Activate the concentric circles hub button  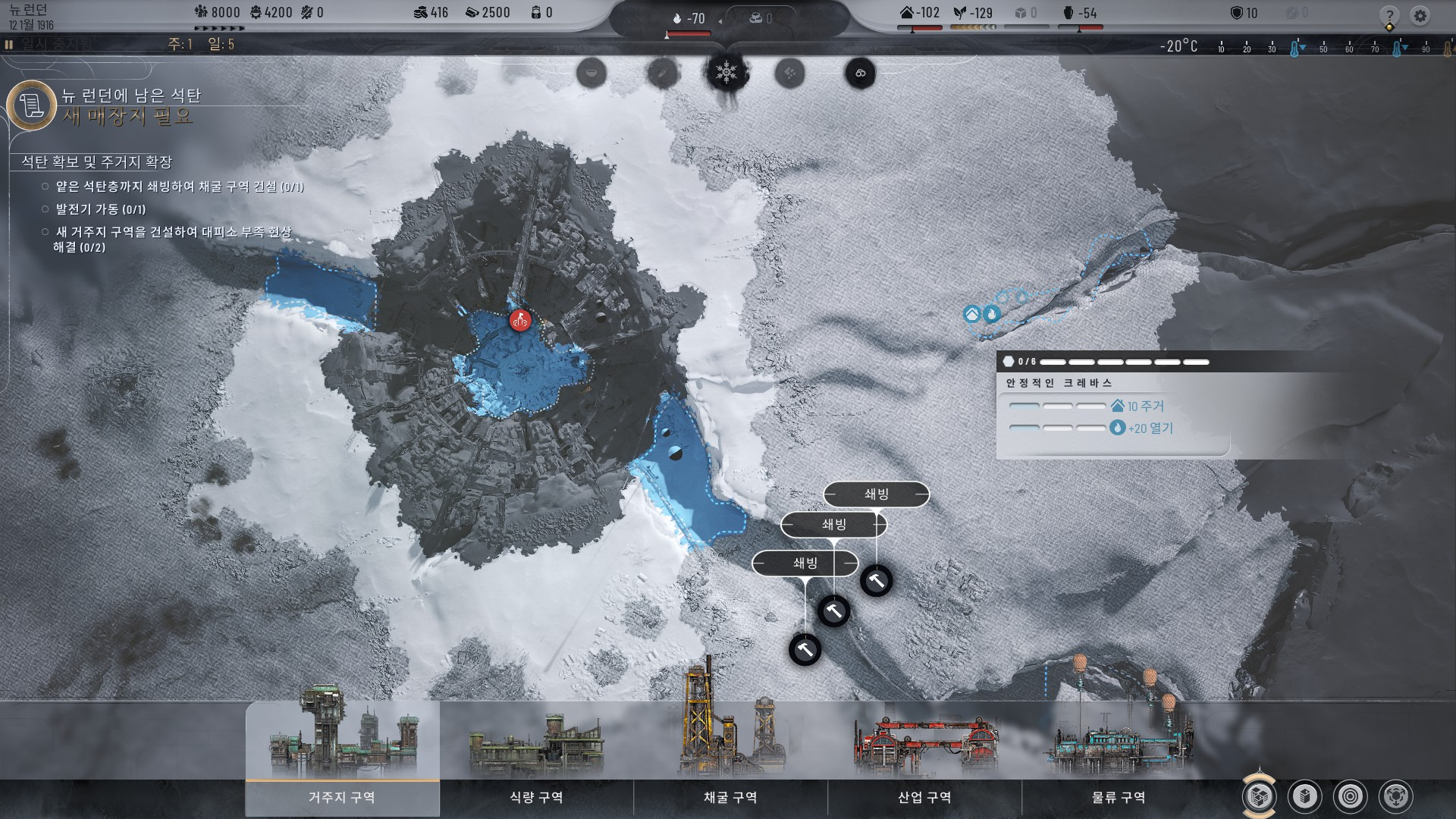click(1351, 796)
